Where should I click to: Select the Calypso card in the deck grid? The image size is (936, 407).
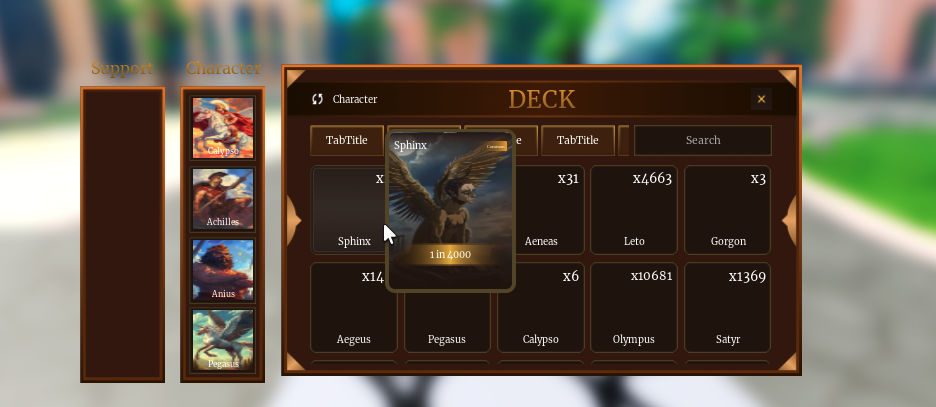(x=541, y=308)
